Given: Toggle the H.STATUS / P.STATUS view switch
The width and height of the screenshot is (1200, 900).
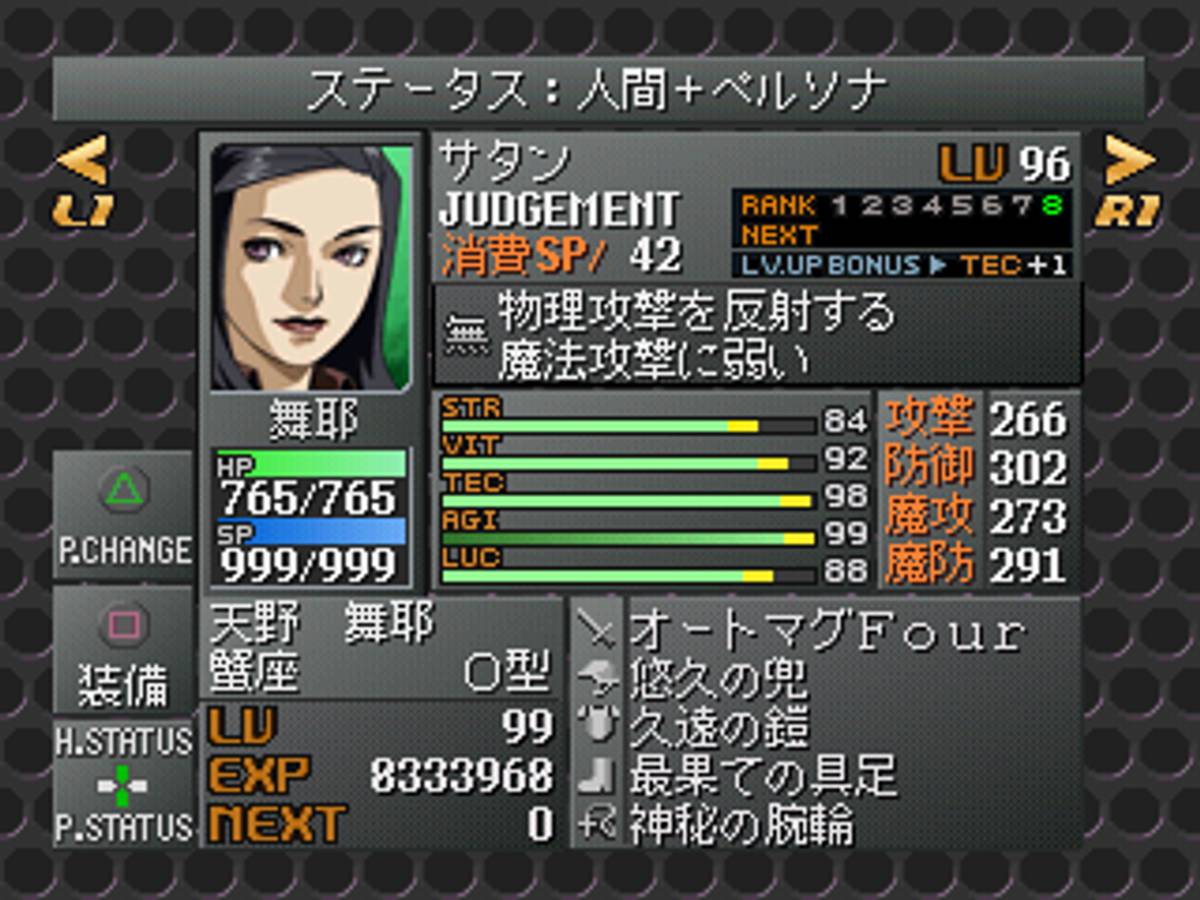Looking at the screenshot, I should [123, 785].
